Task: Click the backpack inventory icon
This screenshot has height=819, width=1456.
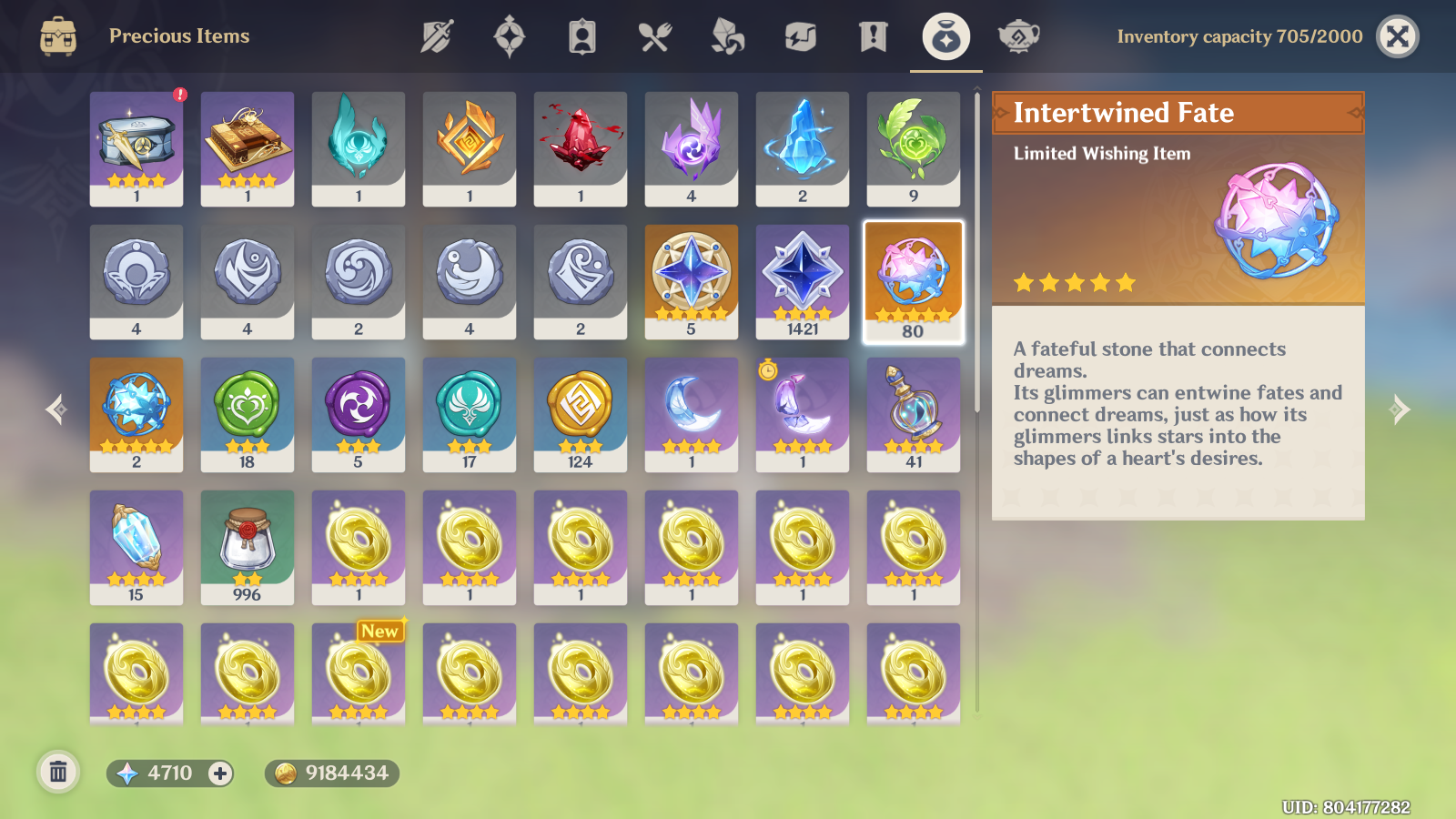Action: coord(57,36)
